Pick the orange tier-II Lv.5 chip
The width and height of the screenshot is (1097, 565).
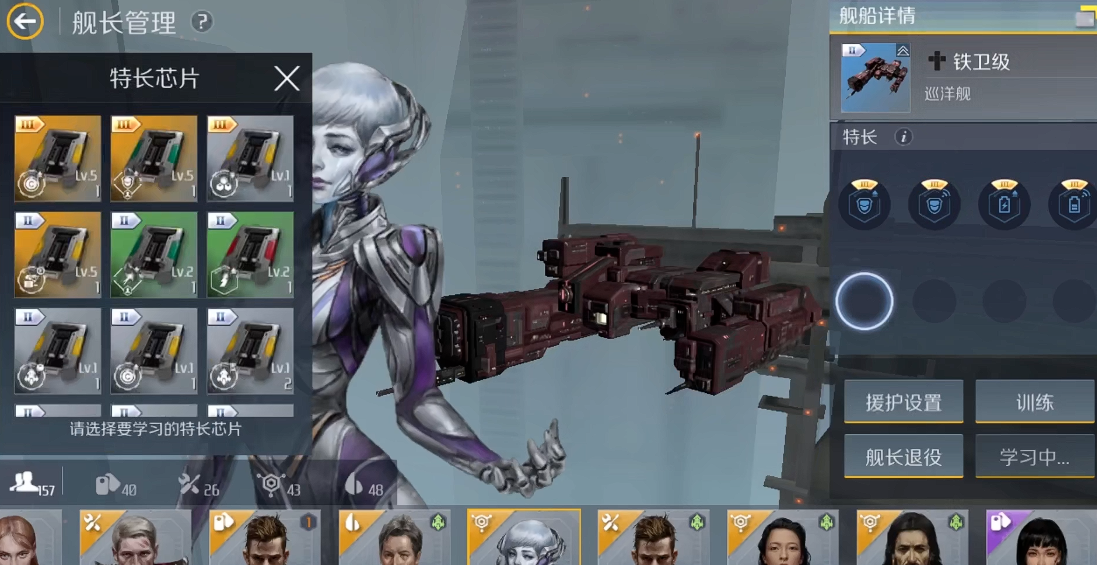pyautogui.click(x=58, y=254)
